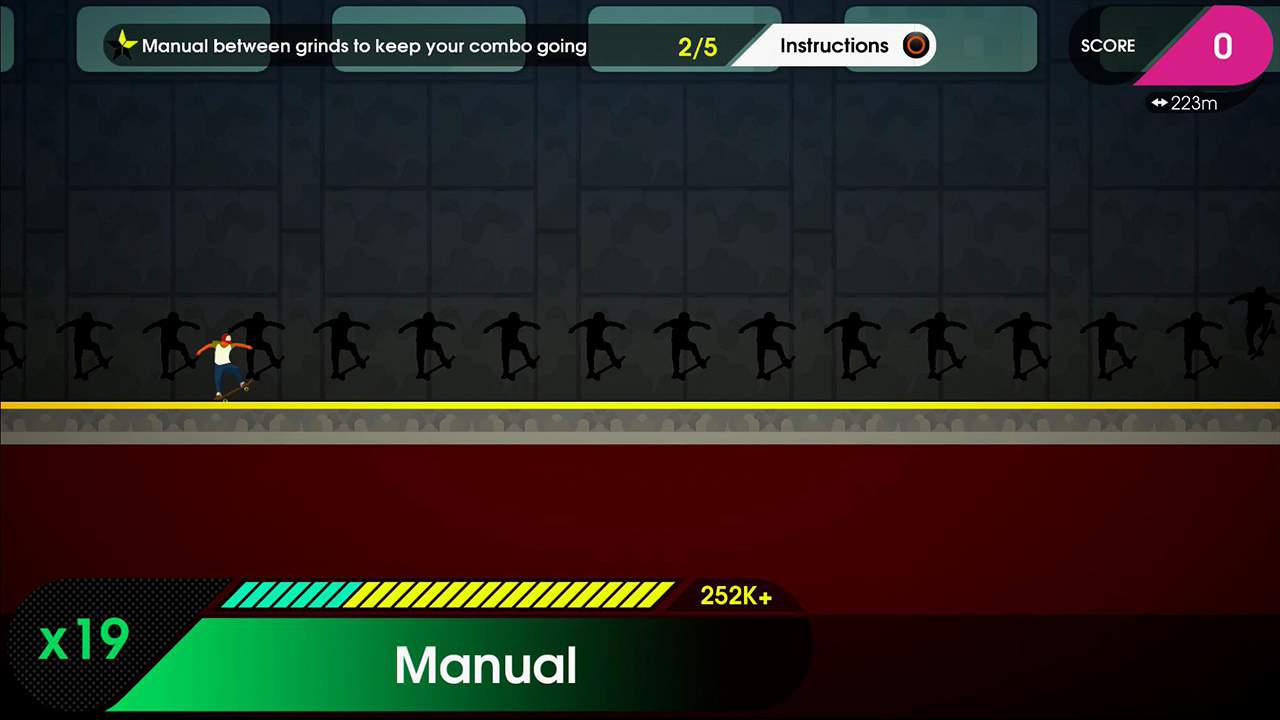Click the SCORE label
The height and width of the screenshot is (720, 1280).
1108,46
